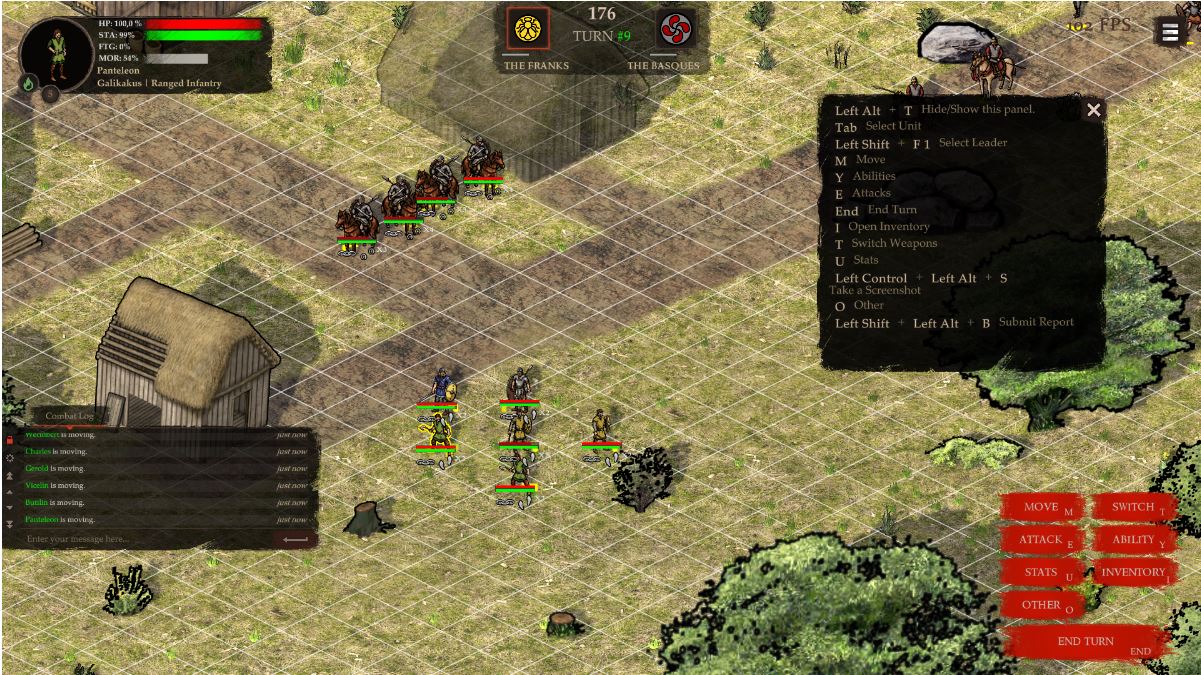The height and width of the screenshot is (675, 1201).
Task: Jump to the bottom of the combat log
Action: point(10,524)
